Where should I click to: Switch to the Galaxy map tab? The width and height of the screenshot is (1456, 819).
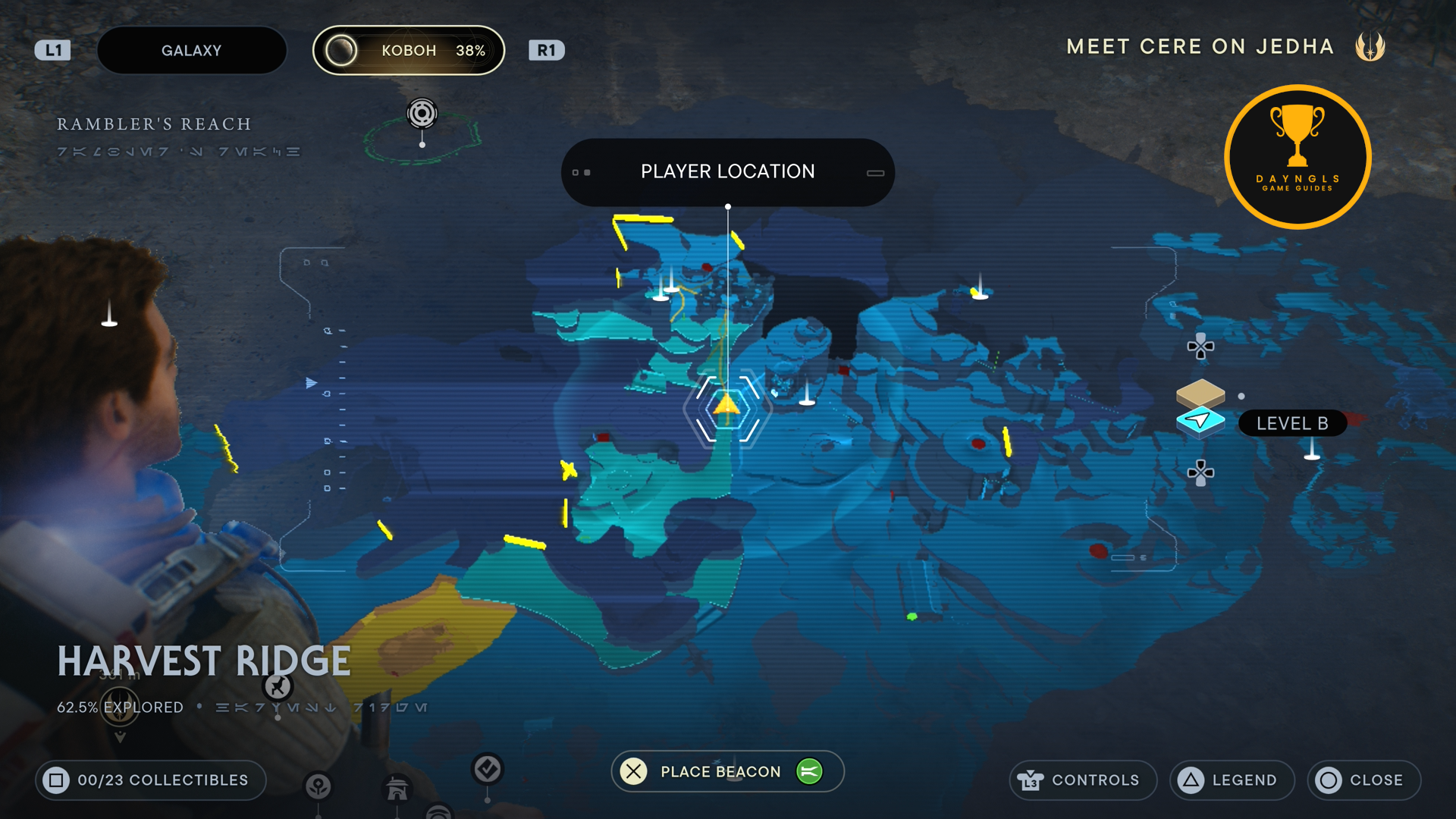pos(191,51)
